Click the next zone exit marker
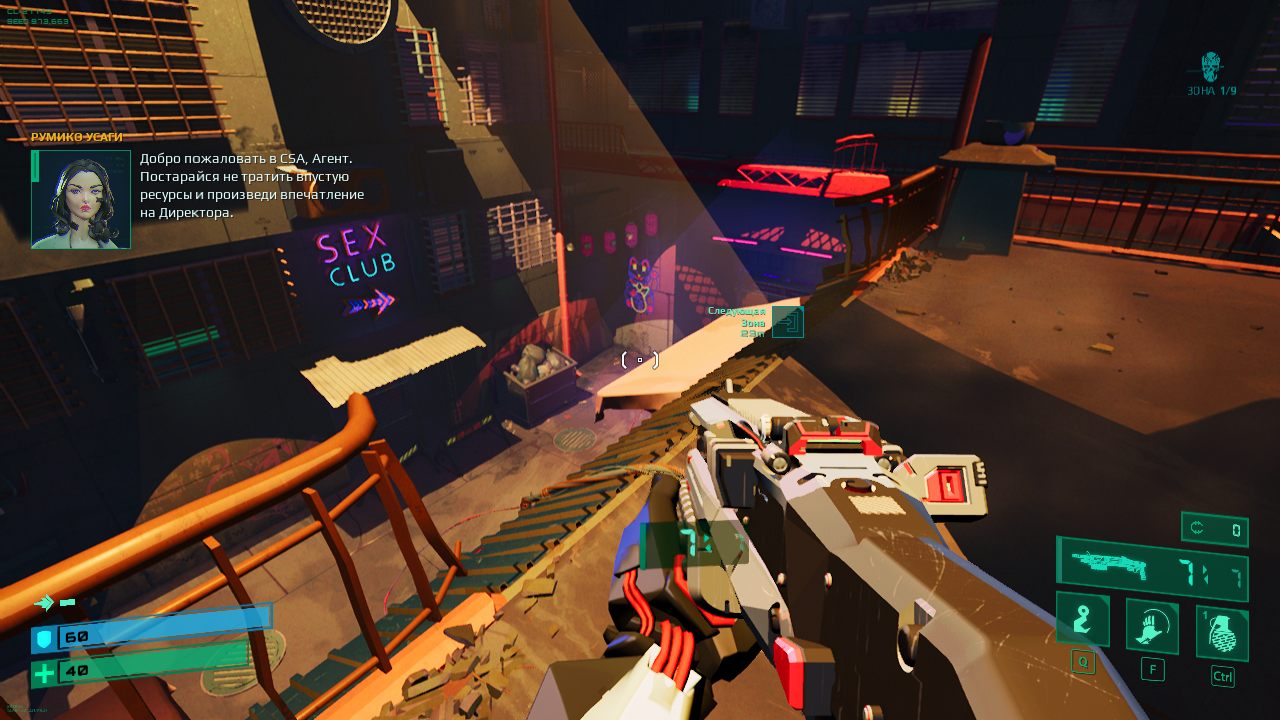Screen dimensions: 1280x720 [x=788, y=322]
